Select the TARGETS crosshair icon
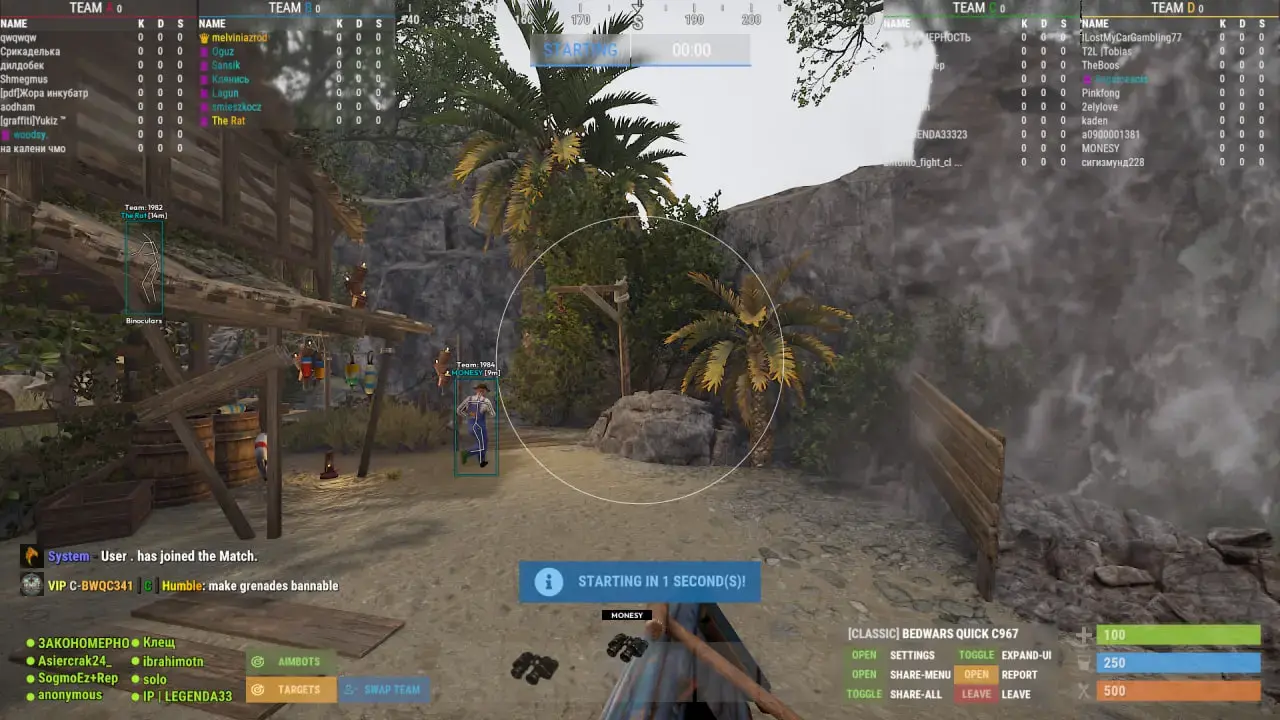Viewport: 1280px width, 720px height. [x=260, y=689]
